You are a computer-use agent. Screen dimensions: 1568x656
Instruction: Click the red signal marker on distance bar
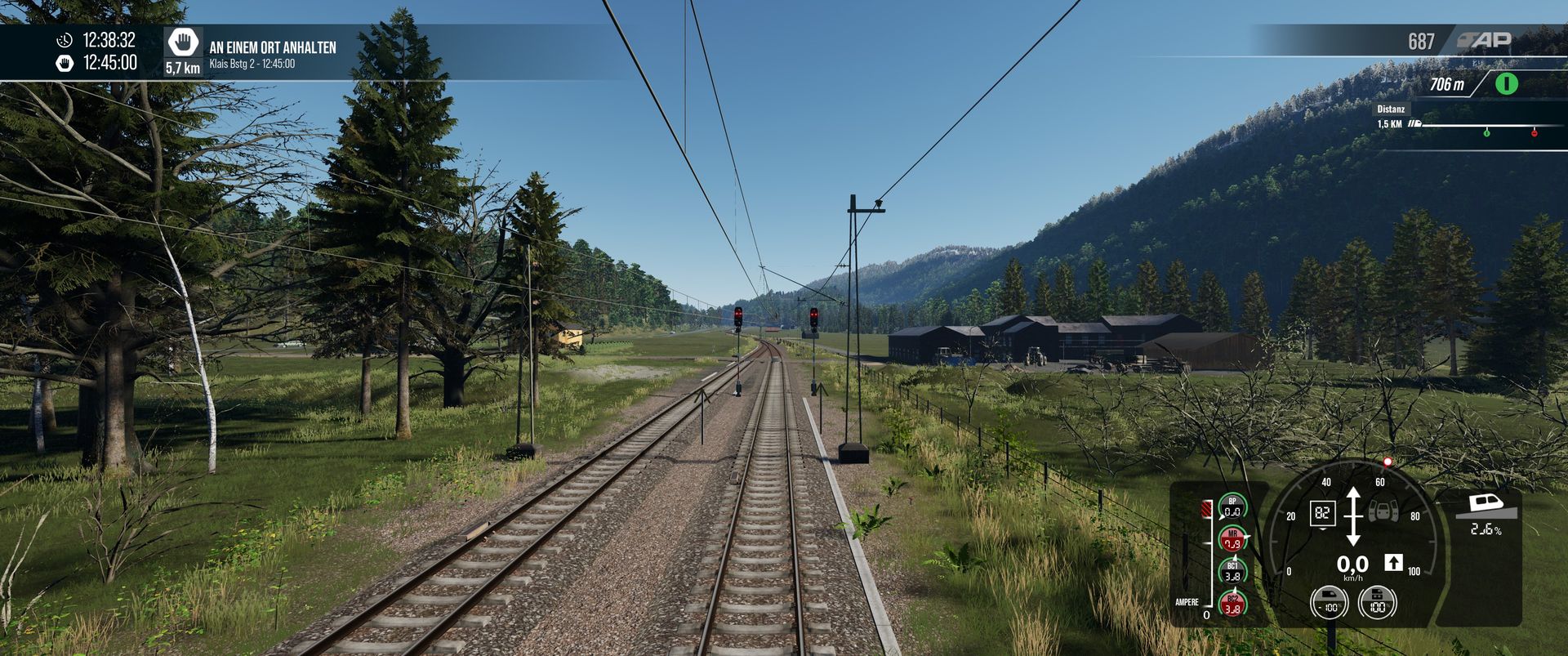click(x=1535, y=132)
